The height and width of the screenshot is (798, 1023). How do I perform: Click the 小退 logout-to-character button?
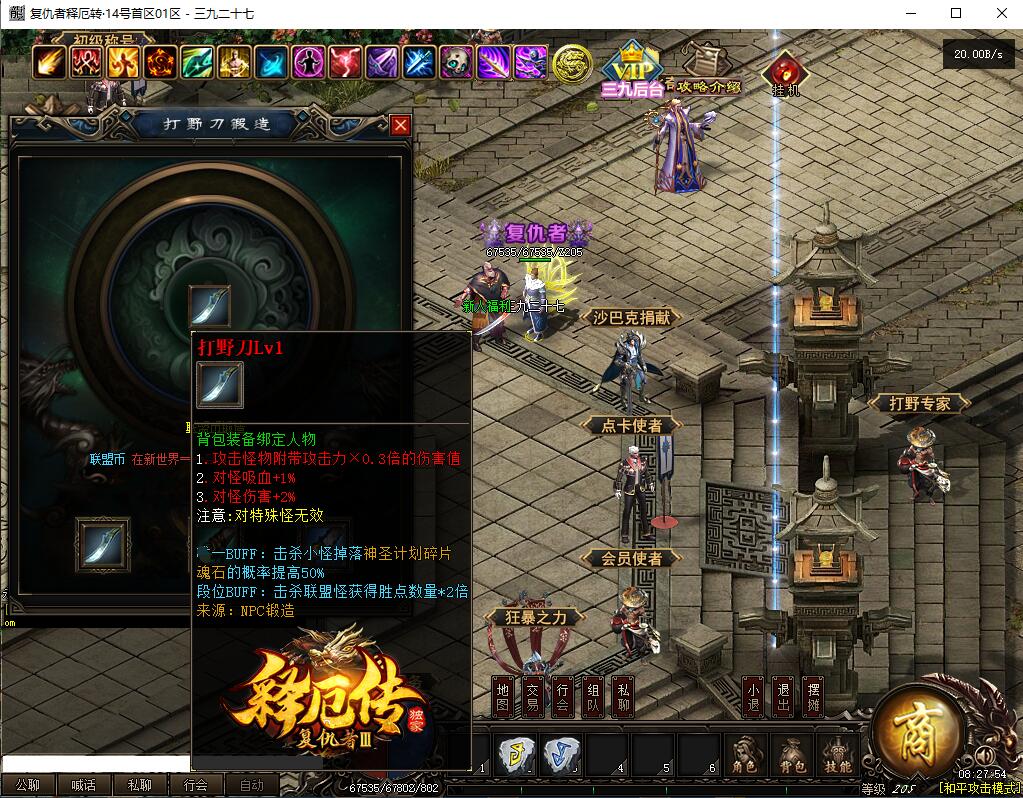click(753, 696)
